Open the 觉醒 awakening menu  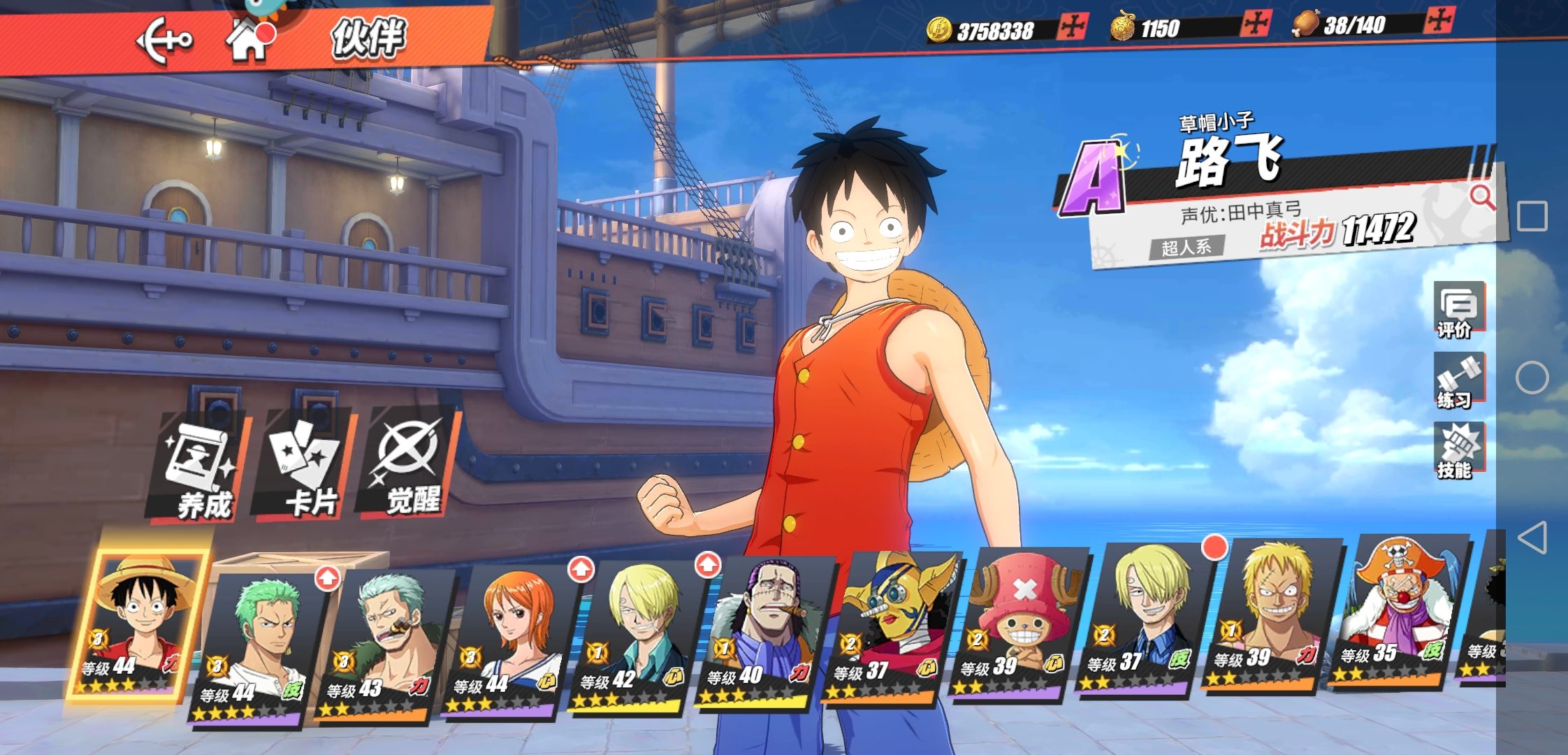[410, 463]
